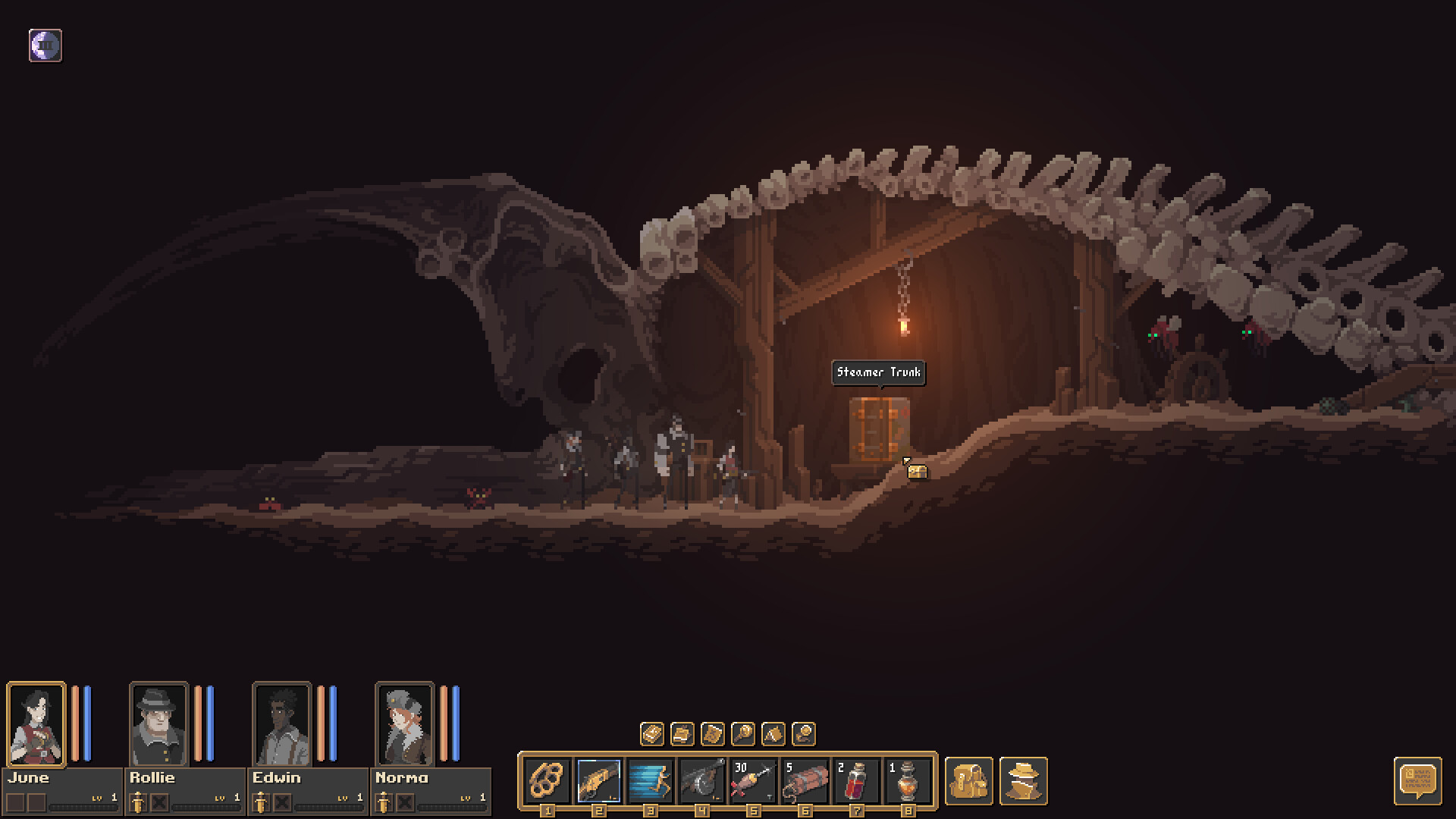Activate the blue sprint dash ability

pos(651,780)
